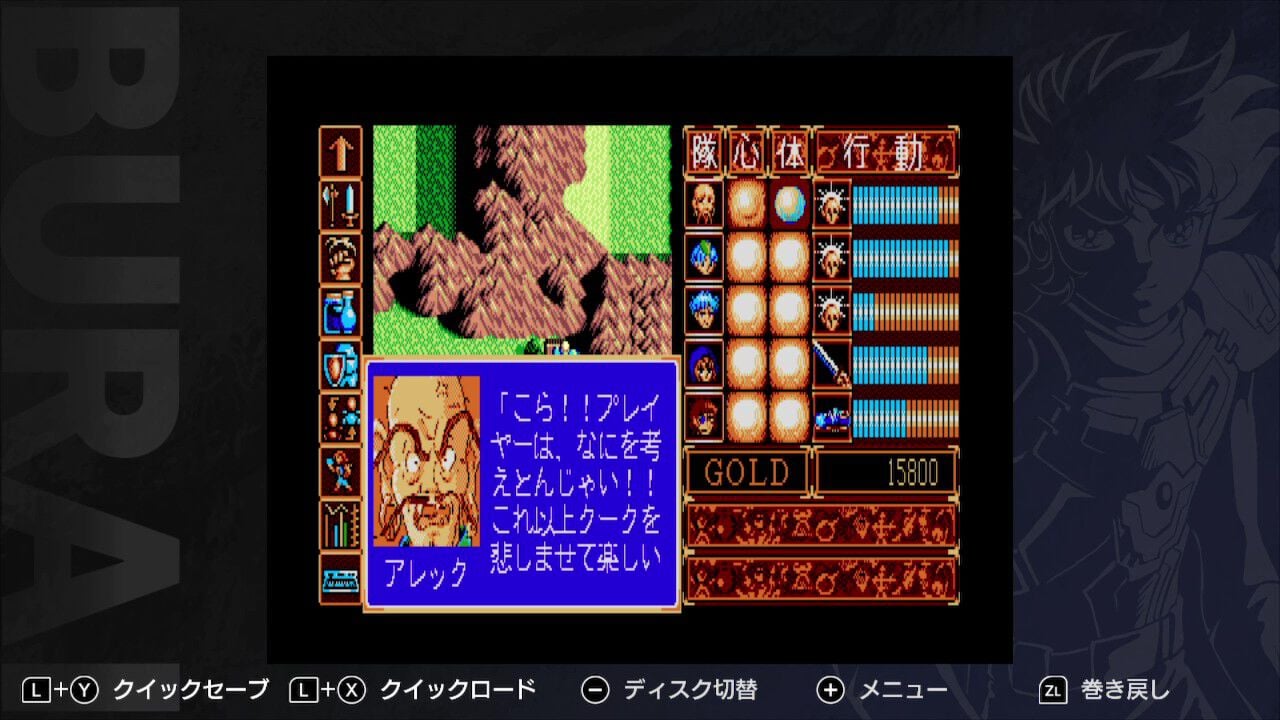1280x720 pixels.
Task: Open the bottom character's shoe action selector
Action: click(831, 417)
